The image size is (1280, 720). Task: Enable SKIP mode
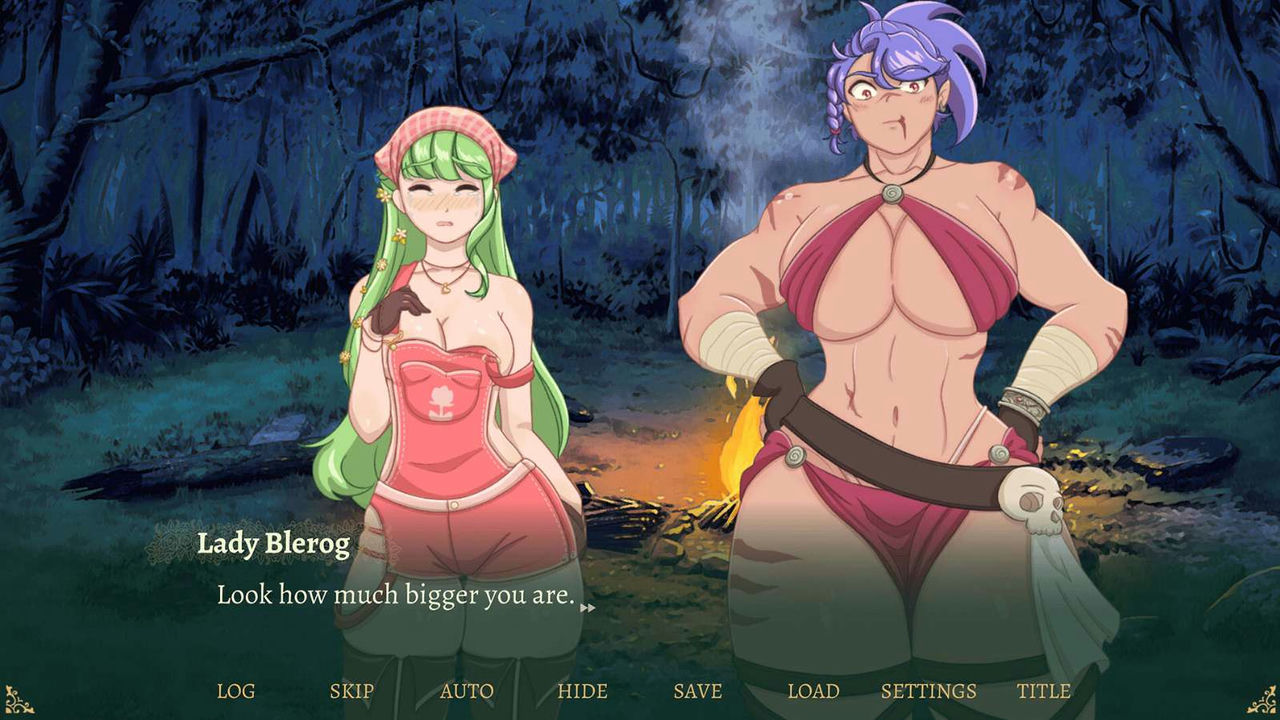350,690
